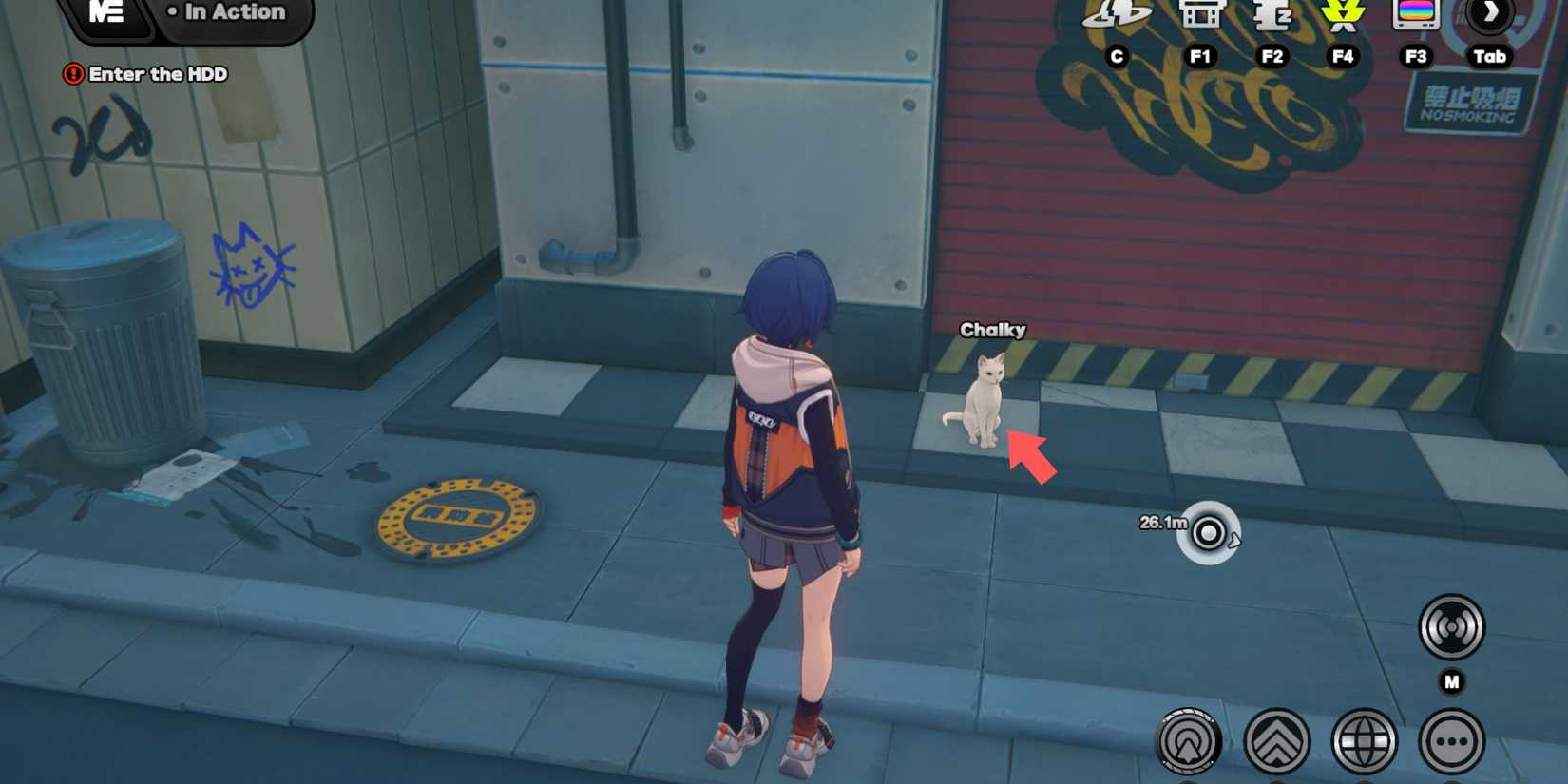This screenshot has height=784, width=1568.
Task: Click the red exclamation circle beside the quest
Action: [75, 74]
